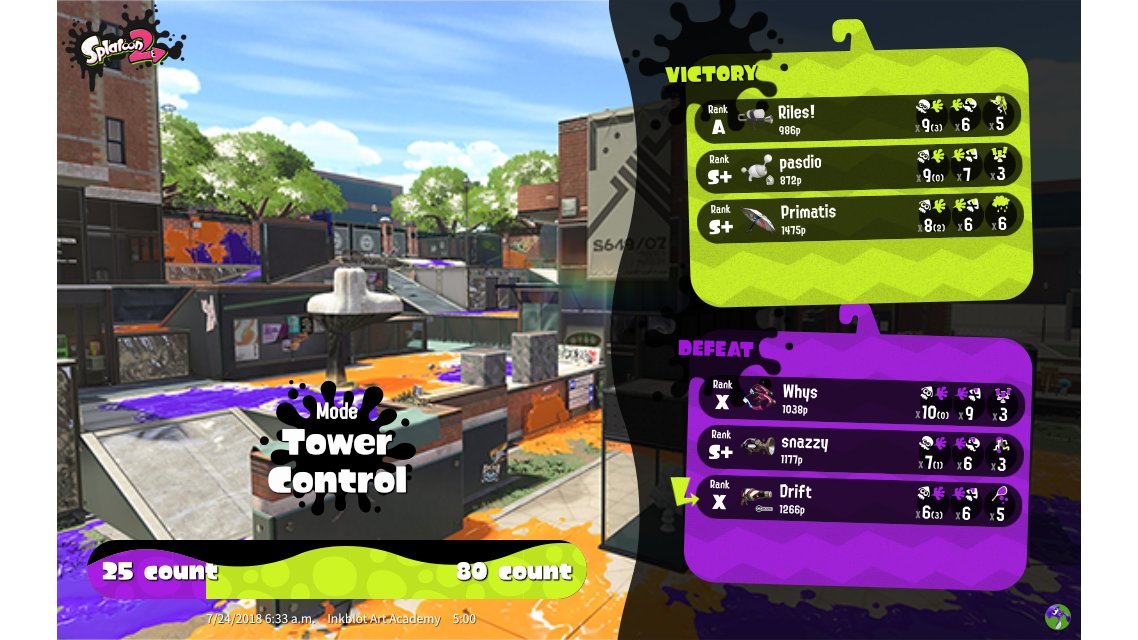Select the Riles! player row
The height and width of the screenshot is (640, 1138).
857,115
